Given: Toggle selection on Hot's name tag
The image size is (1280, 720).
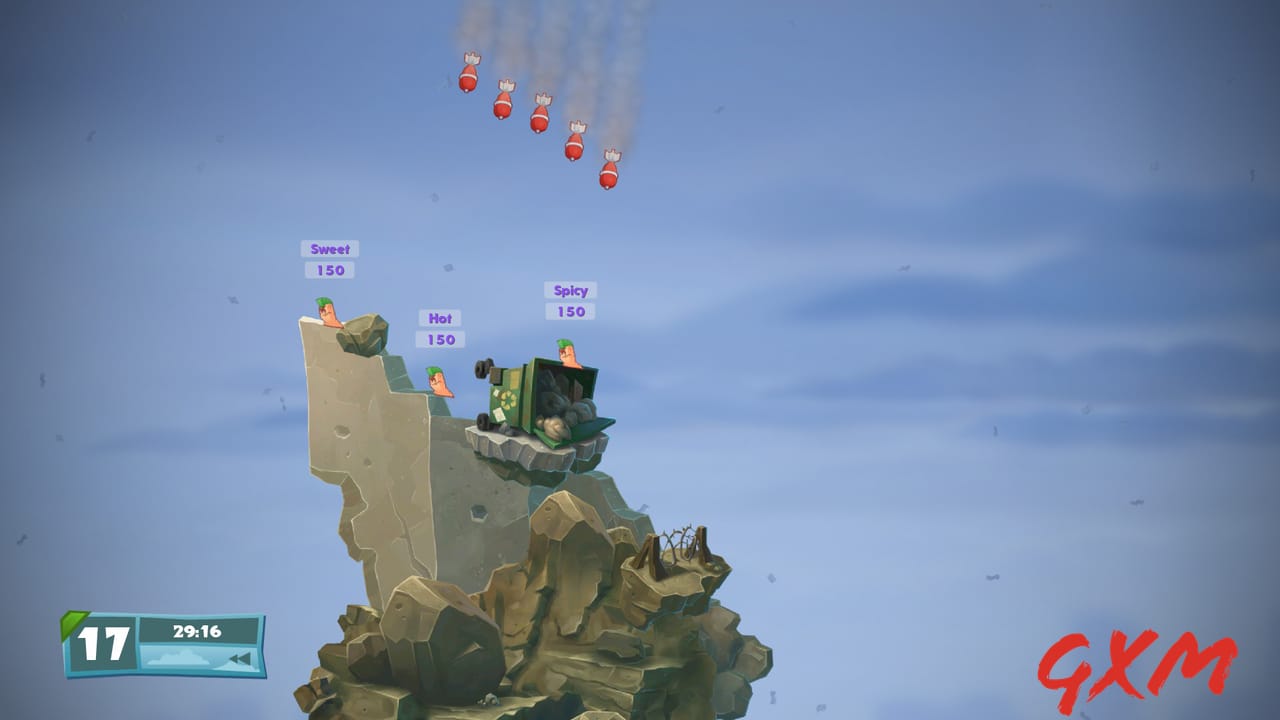Looking at the screenshot, I should point(439,317).
